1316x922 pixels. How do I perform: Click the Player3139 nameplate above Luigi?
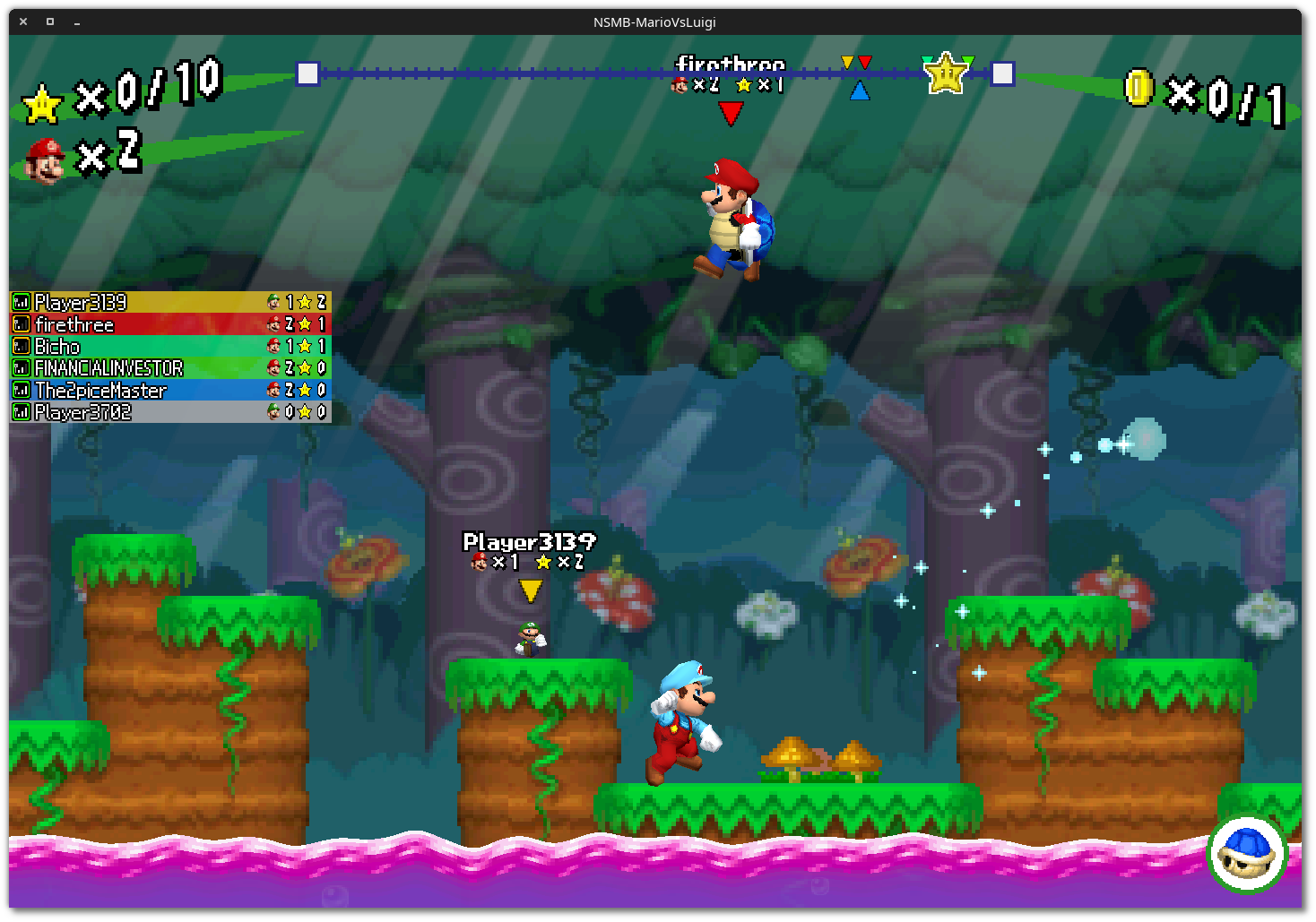(x=529, y=541)
